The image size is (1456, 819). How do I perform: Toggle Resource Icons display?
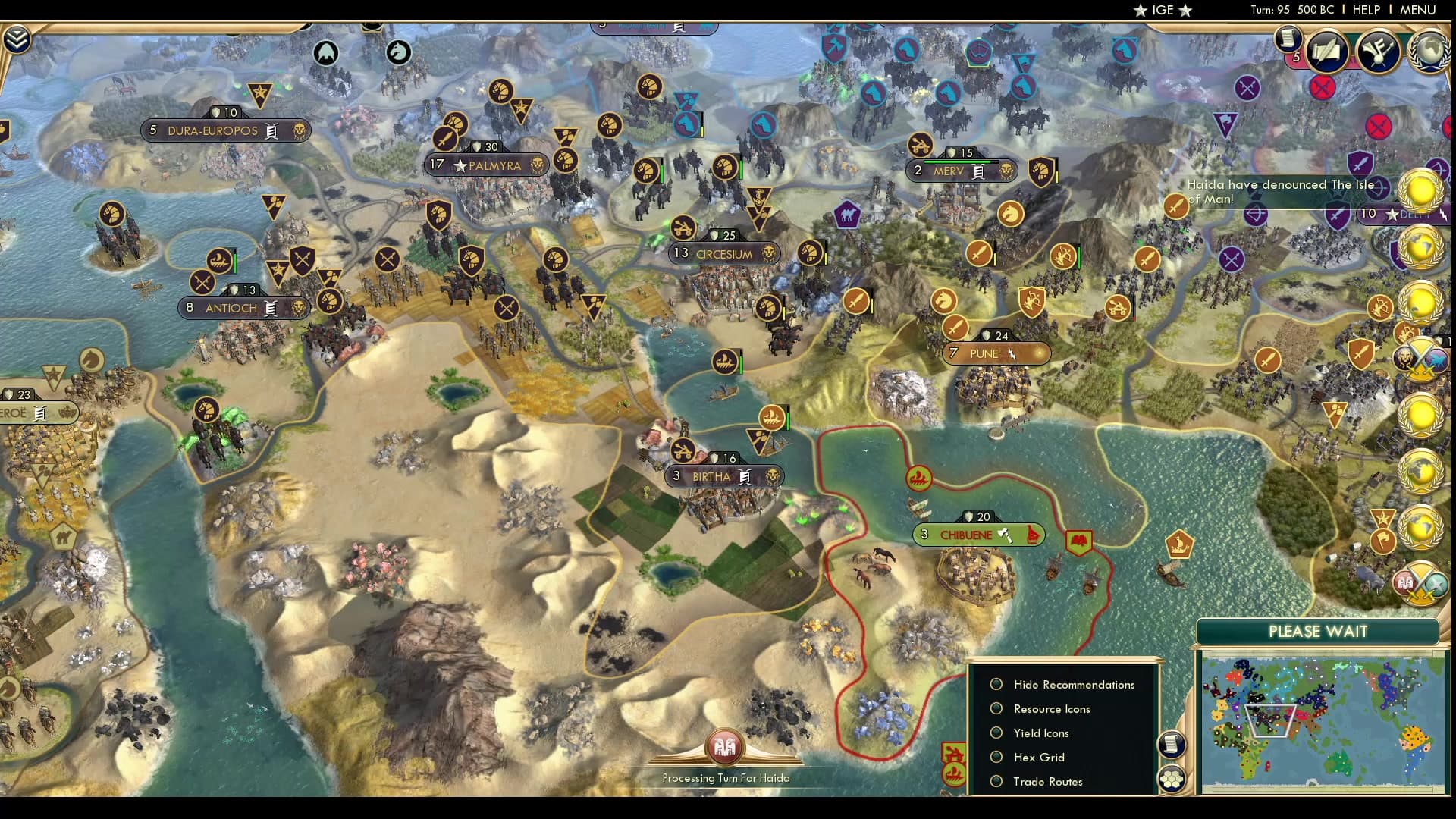(1051, 708)
